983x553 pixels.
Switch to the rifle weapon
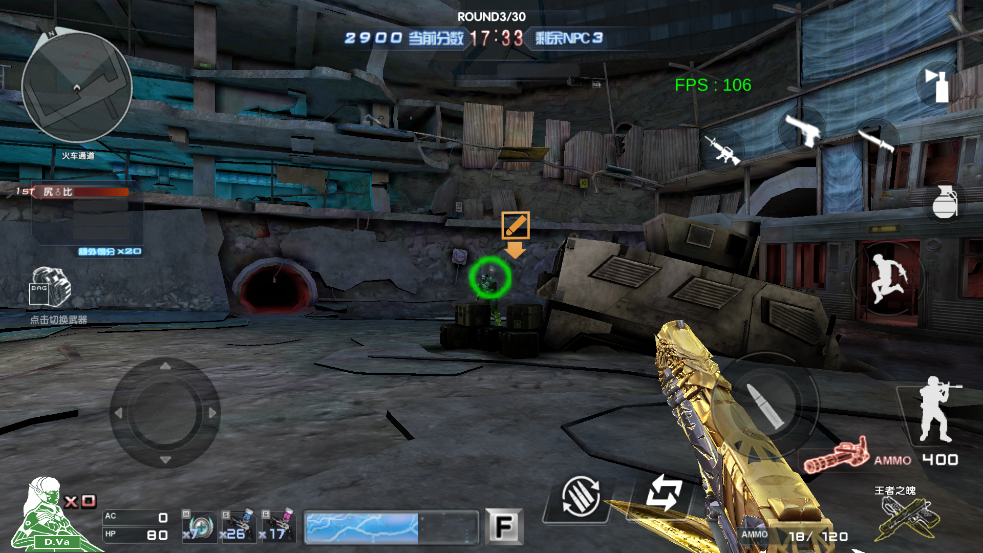[722, 149]
